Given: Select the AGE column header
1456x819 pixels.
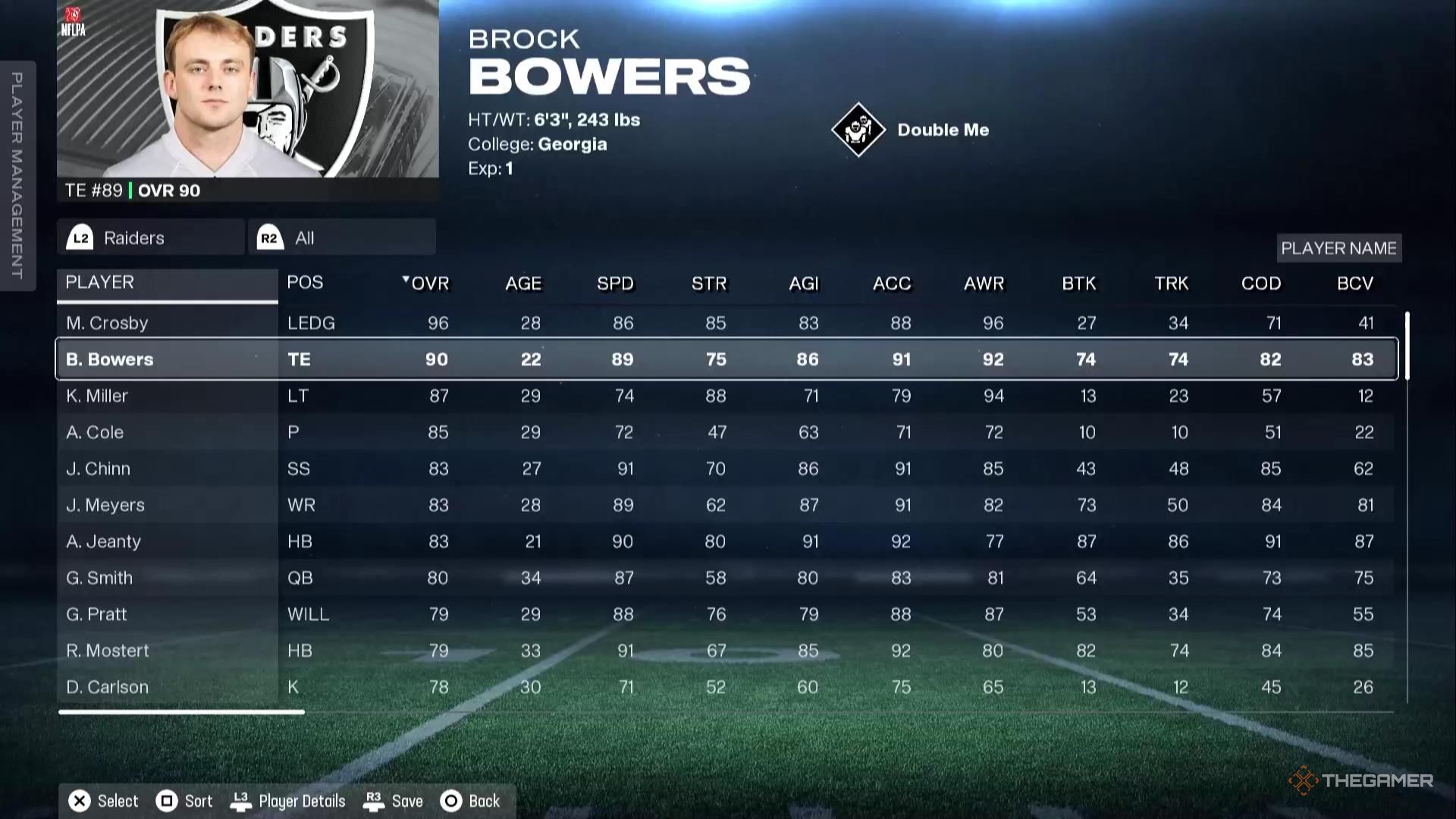Looking at the screenshot, I should pyautogui.click(x=522, y=284).
